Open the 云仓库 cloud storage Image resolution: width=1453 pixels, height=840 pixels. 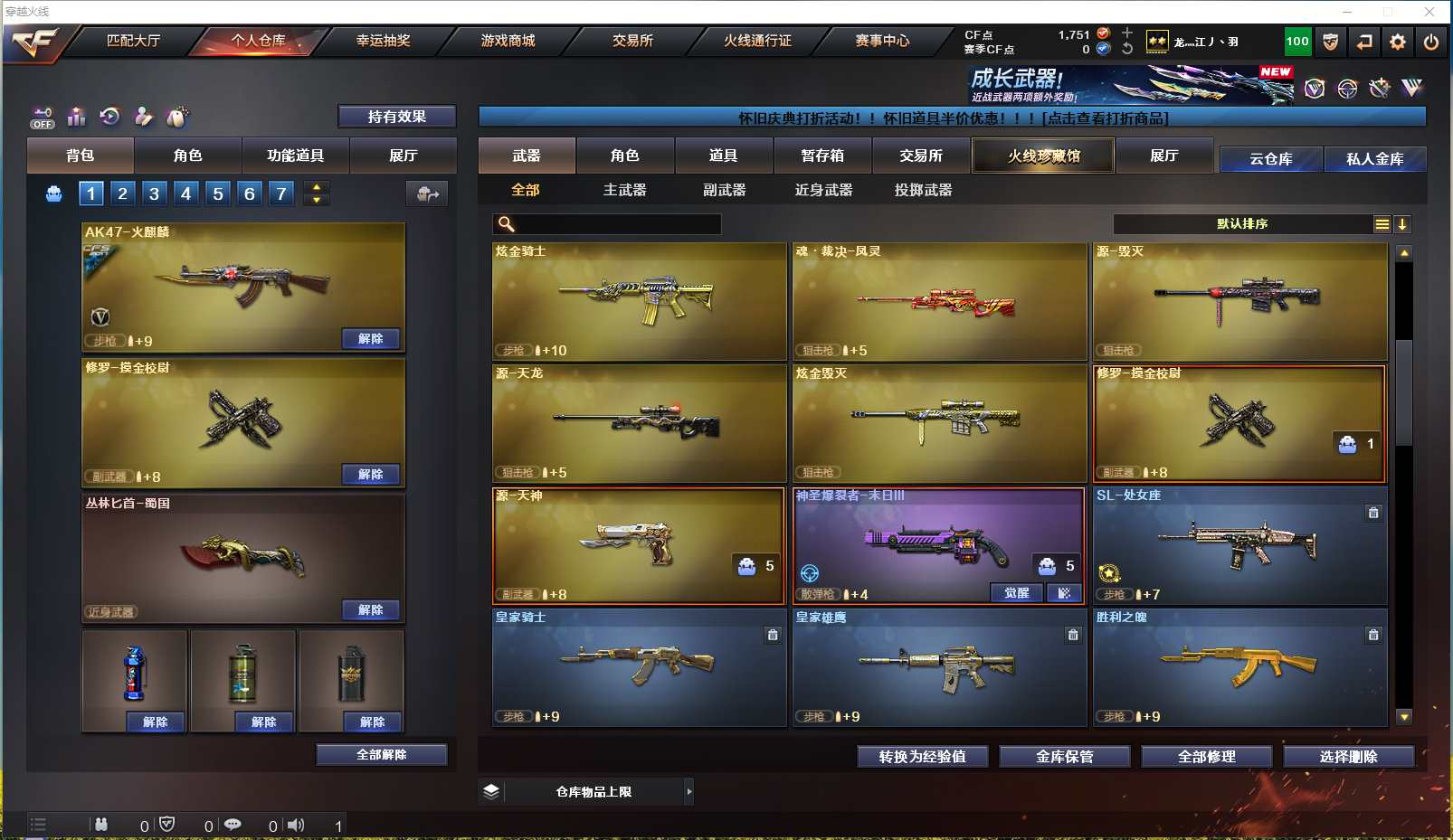[x=1270, y=159]
